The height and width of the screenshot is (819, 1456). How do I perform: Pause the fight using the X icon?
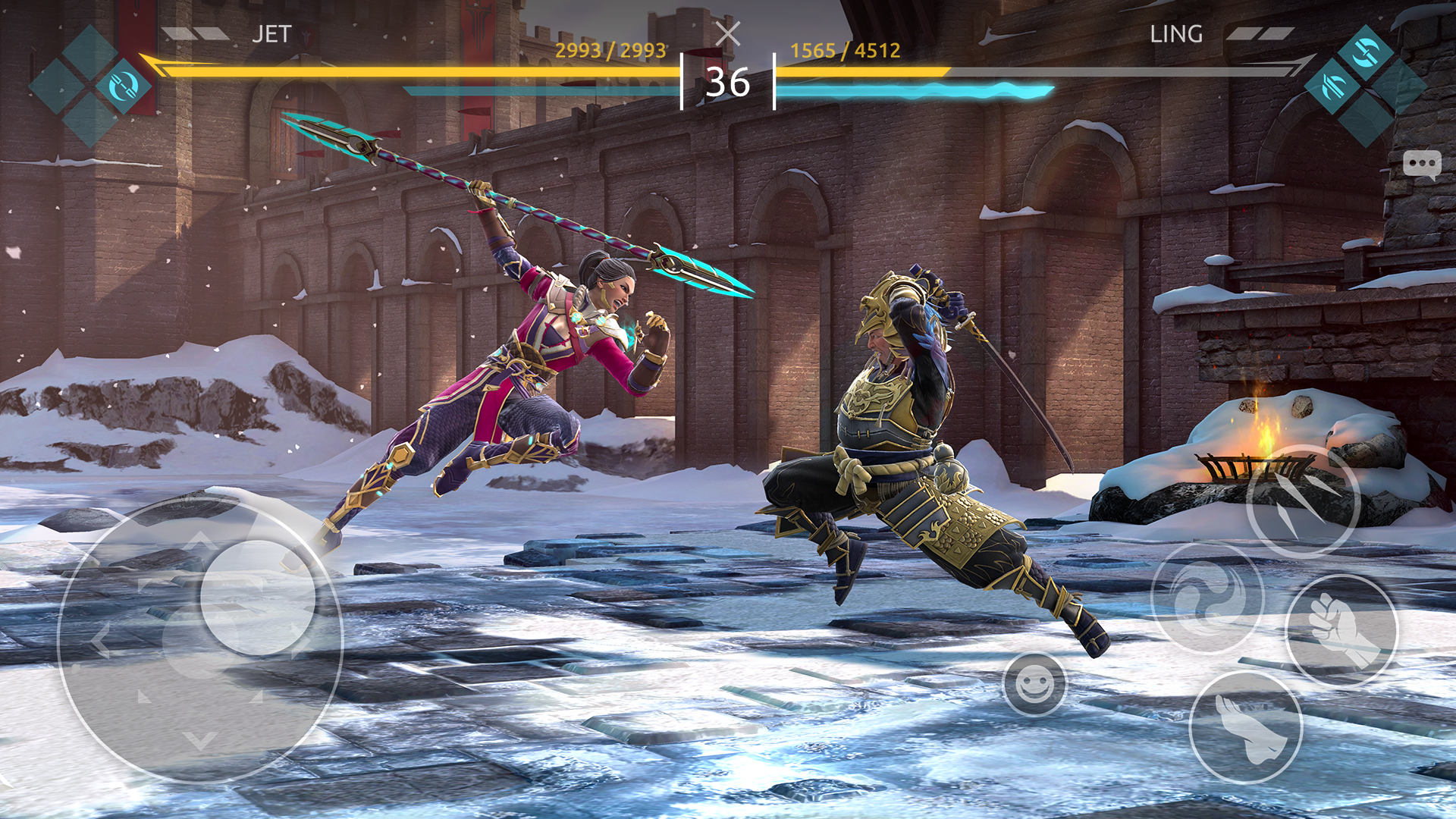pyautogui.click(x=729, y=33)
